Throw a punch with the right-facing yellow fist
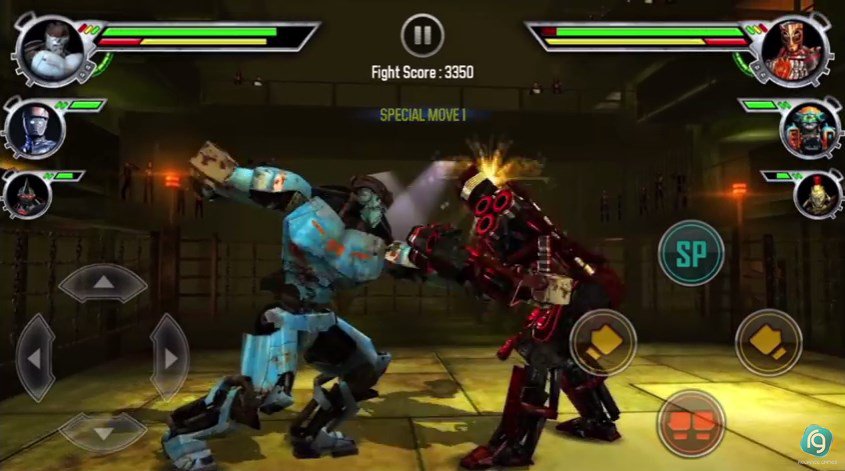This screenshot has width=845, height=471. [768, 343]
